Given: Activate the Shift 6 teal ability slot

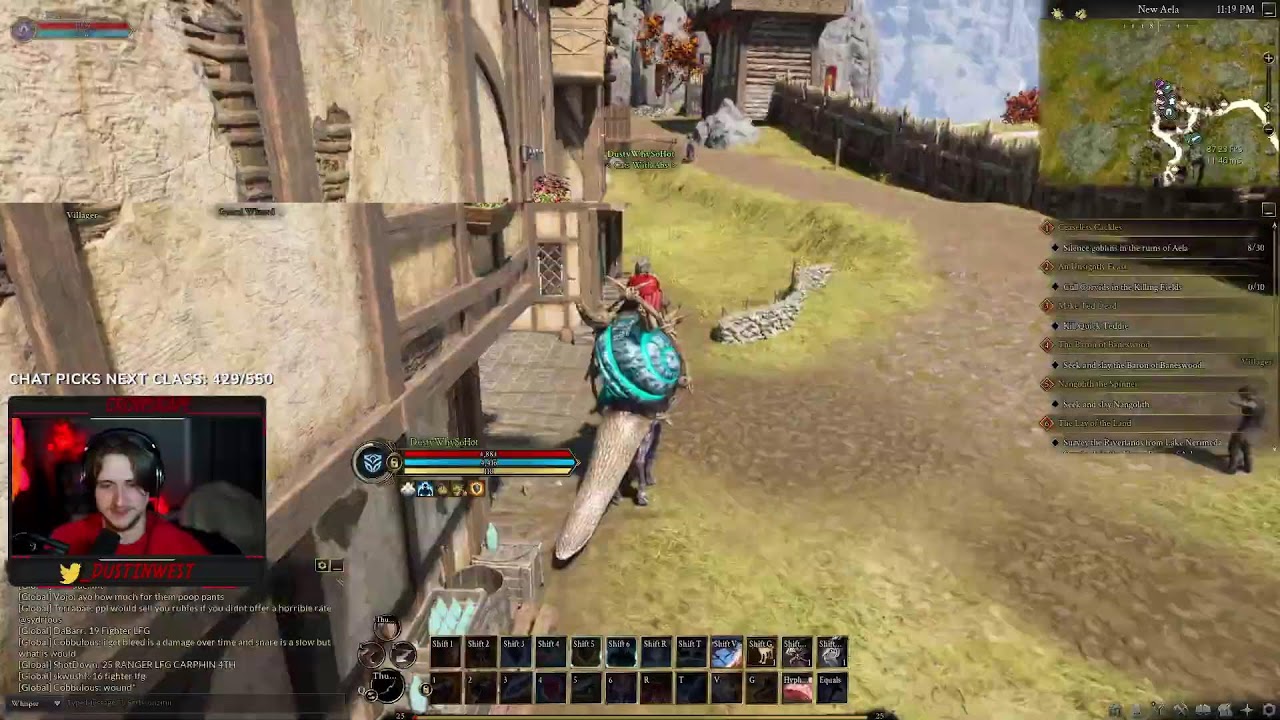Looking at the screenshot, I should (620, 652).
